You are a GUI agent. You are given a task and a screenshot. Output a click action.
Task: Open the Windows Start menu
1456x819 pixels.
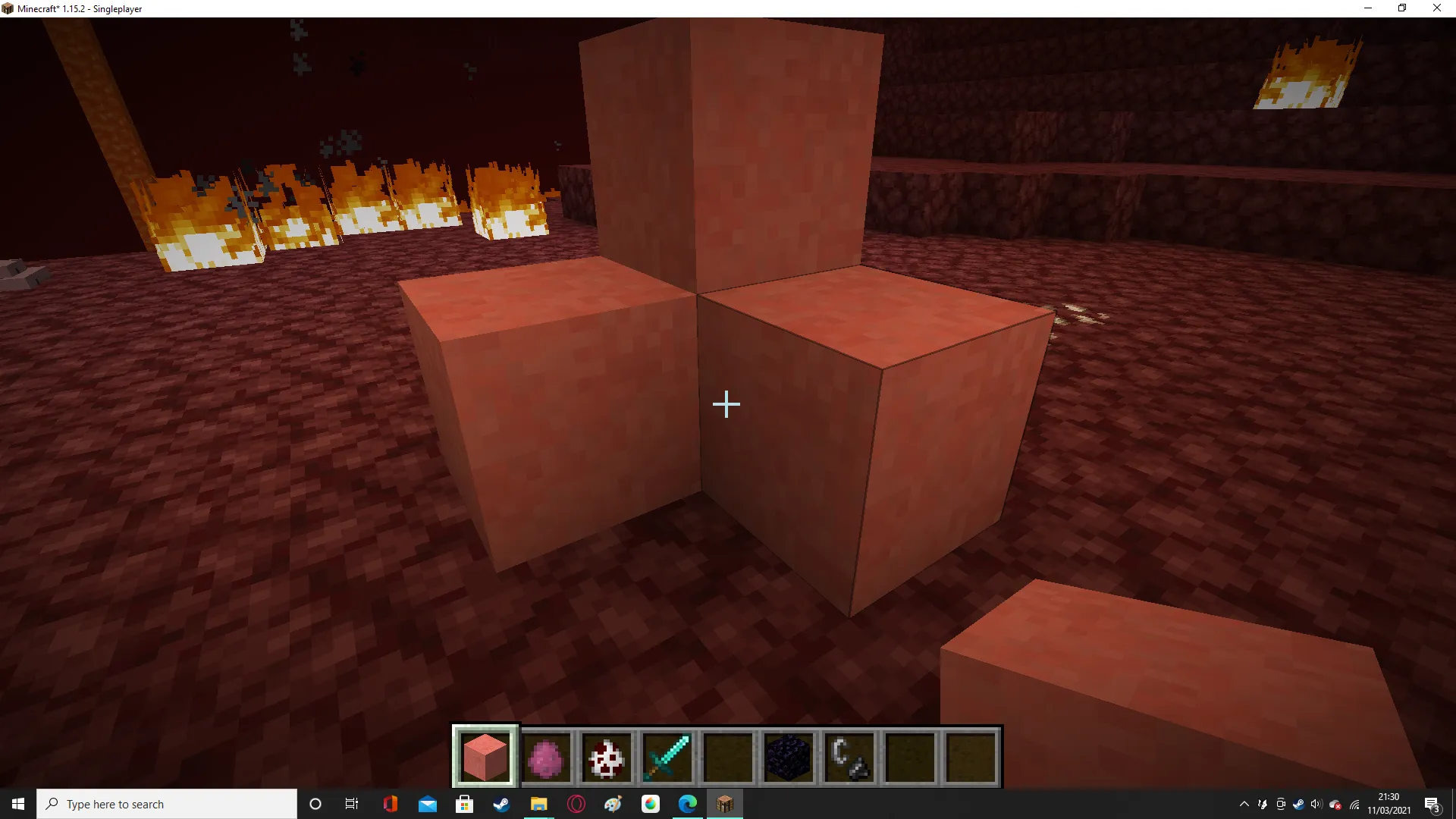17,804
